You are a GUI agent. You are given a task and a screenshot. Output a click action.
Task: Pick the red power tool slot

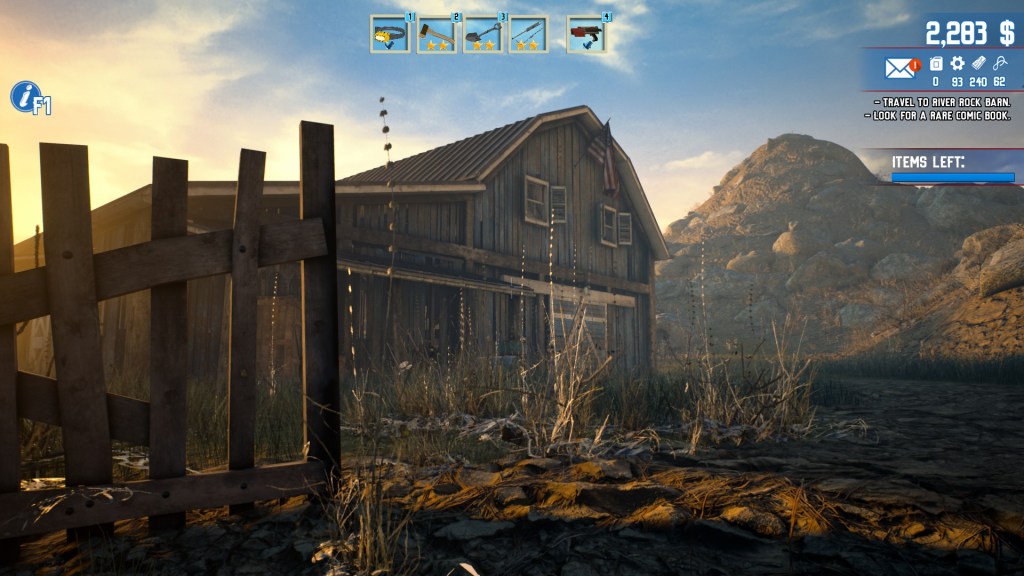[586, 34]
